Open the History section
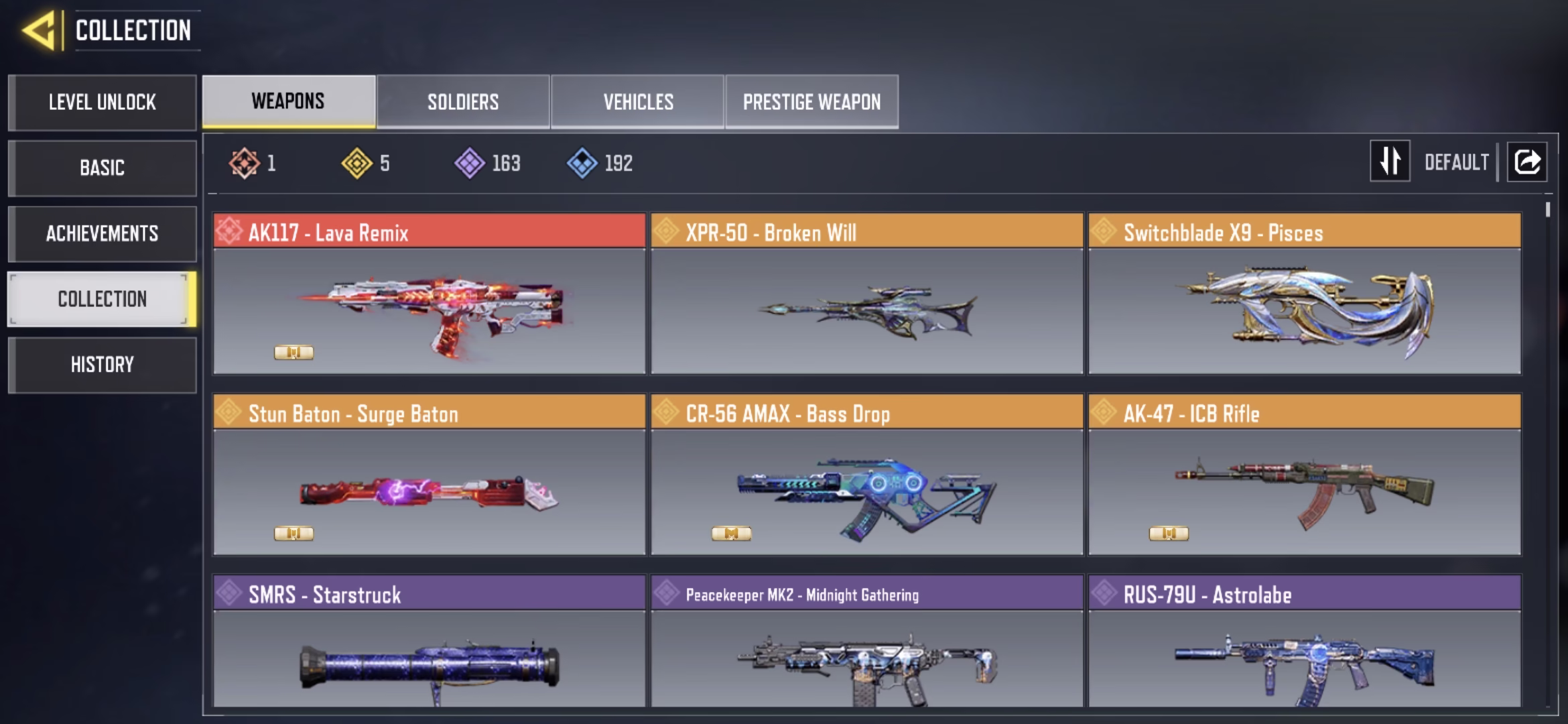Viewport: 1568px width, 724px height. 103,365
